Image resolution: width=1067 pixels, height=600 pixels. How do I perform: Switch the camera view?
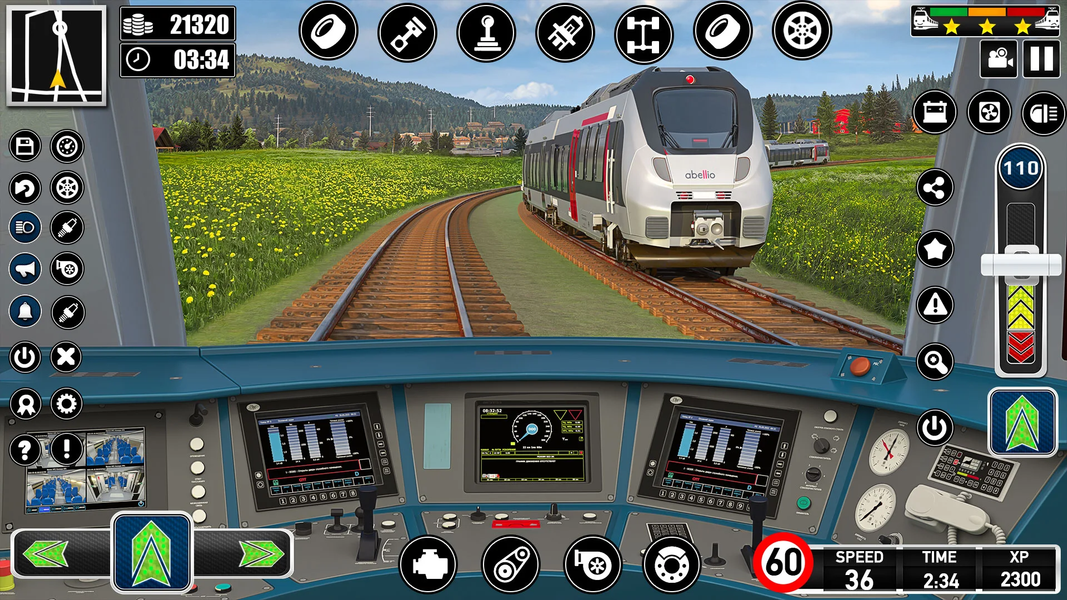click(997, 58)
